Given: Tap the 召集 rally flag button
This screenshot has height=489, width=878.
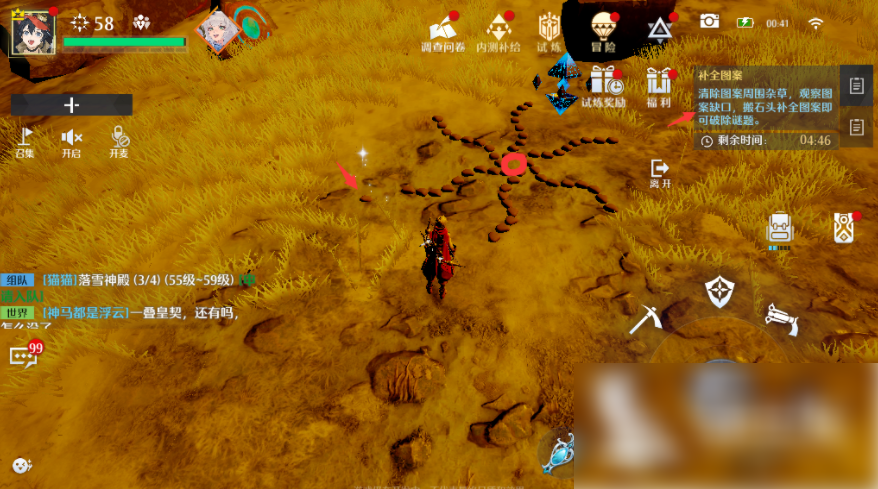Looking at the screenshot, I should point(25,140).
